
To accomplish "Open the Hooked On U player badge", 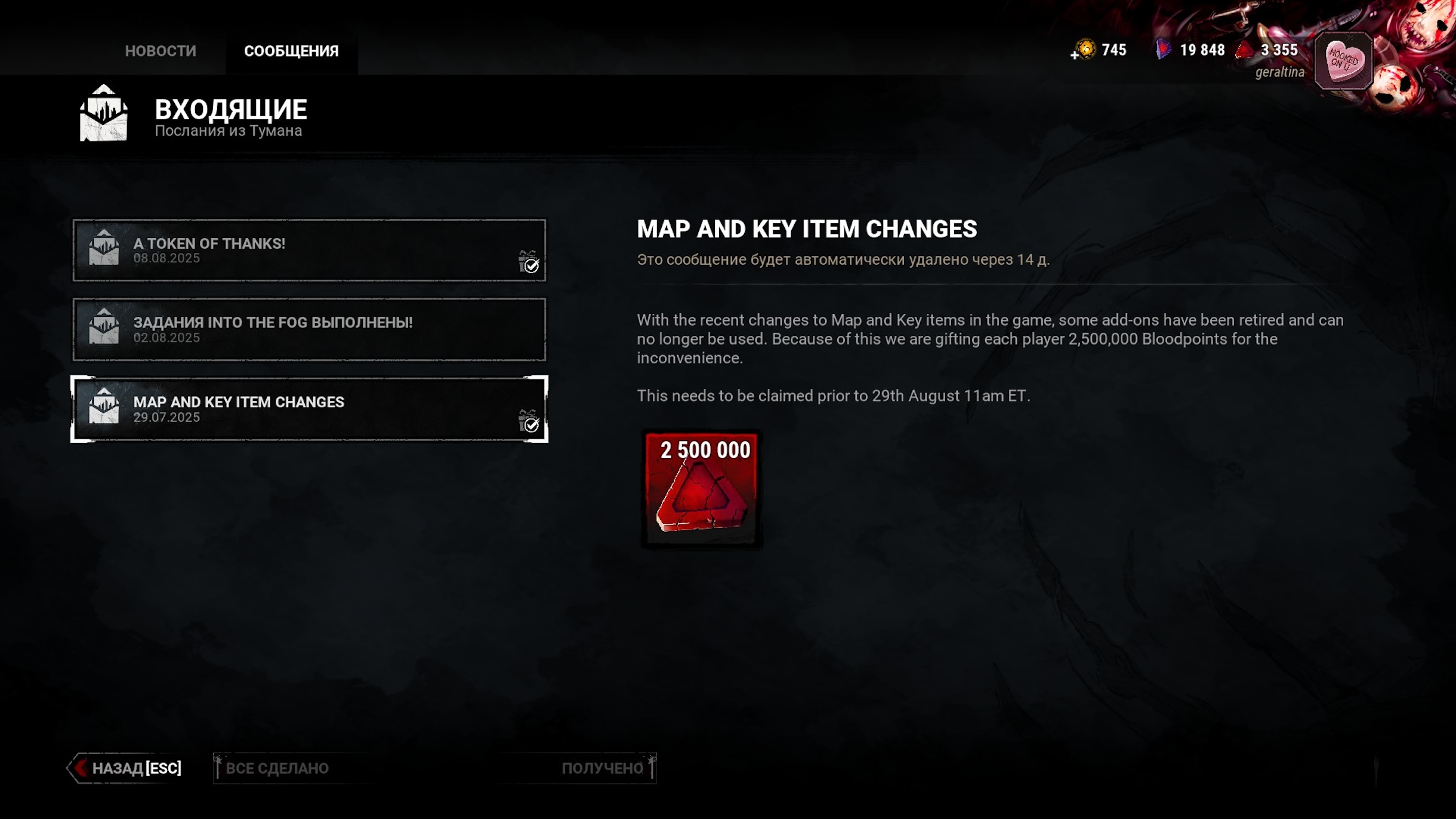I will 1343,61.
